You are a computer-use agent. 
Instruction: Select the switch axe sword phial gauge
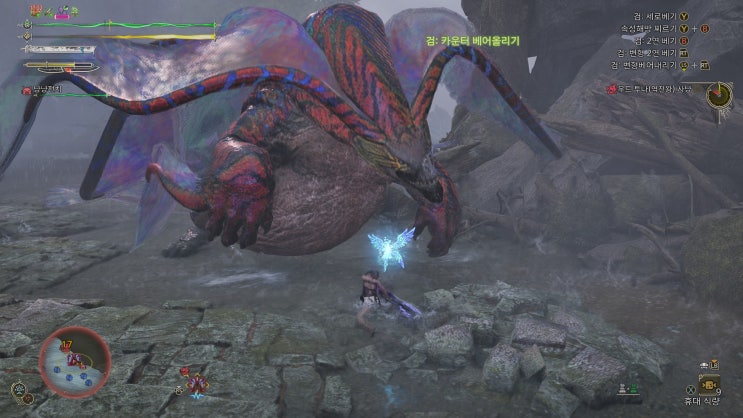(62, 67)
